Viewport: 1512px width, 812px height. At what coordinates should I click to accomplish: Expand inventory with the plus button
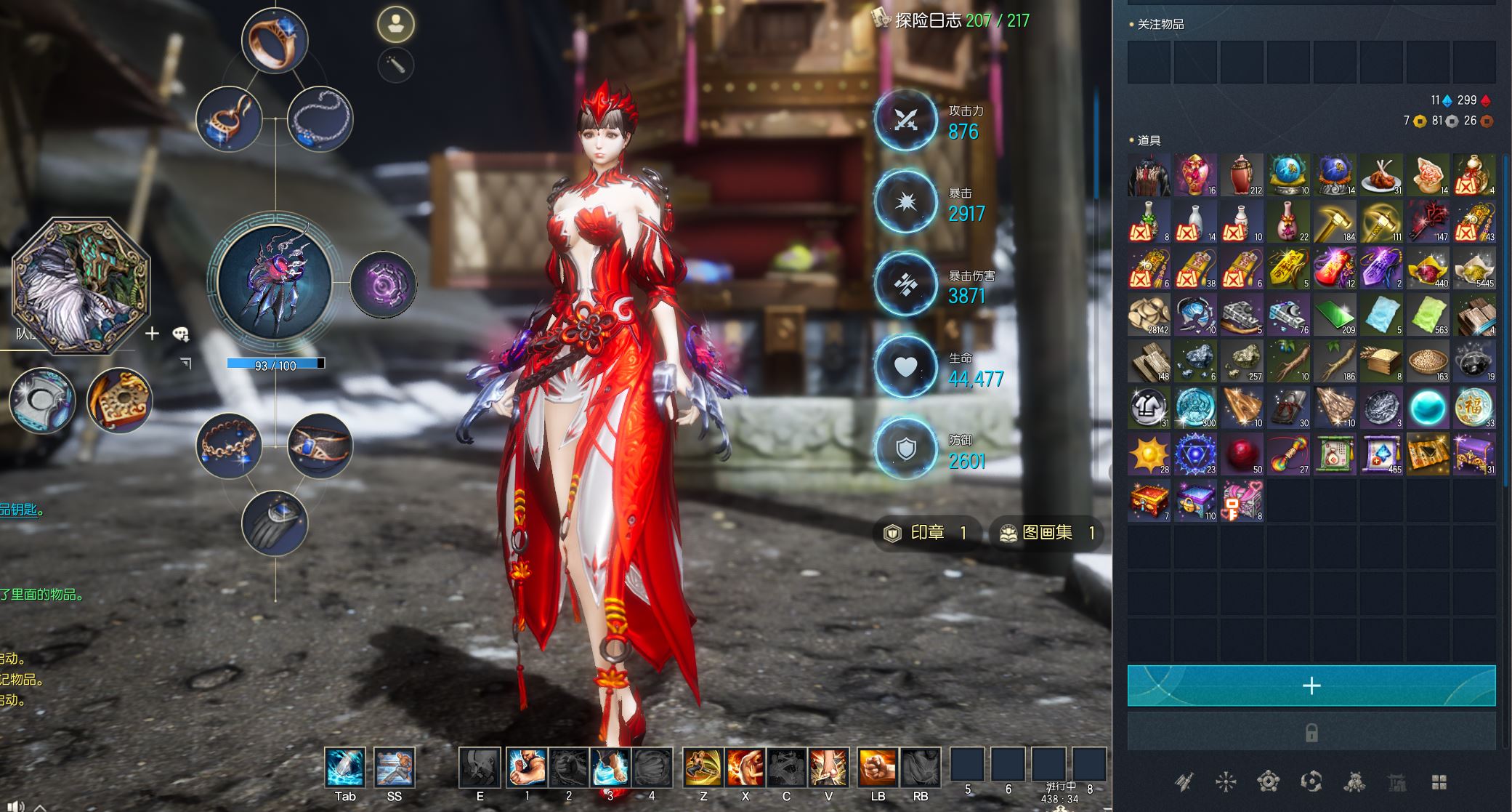[x=1311, y=686]
